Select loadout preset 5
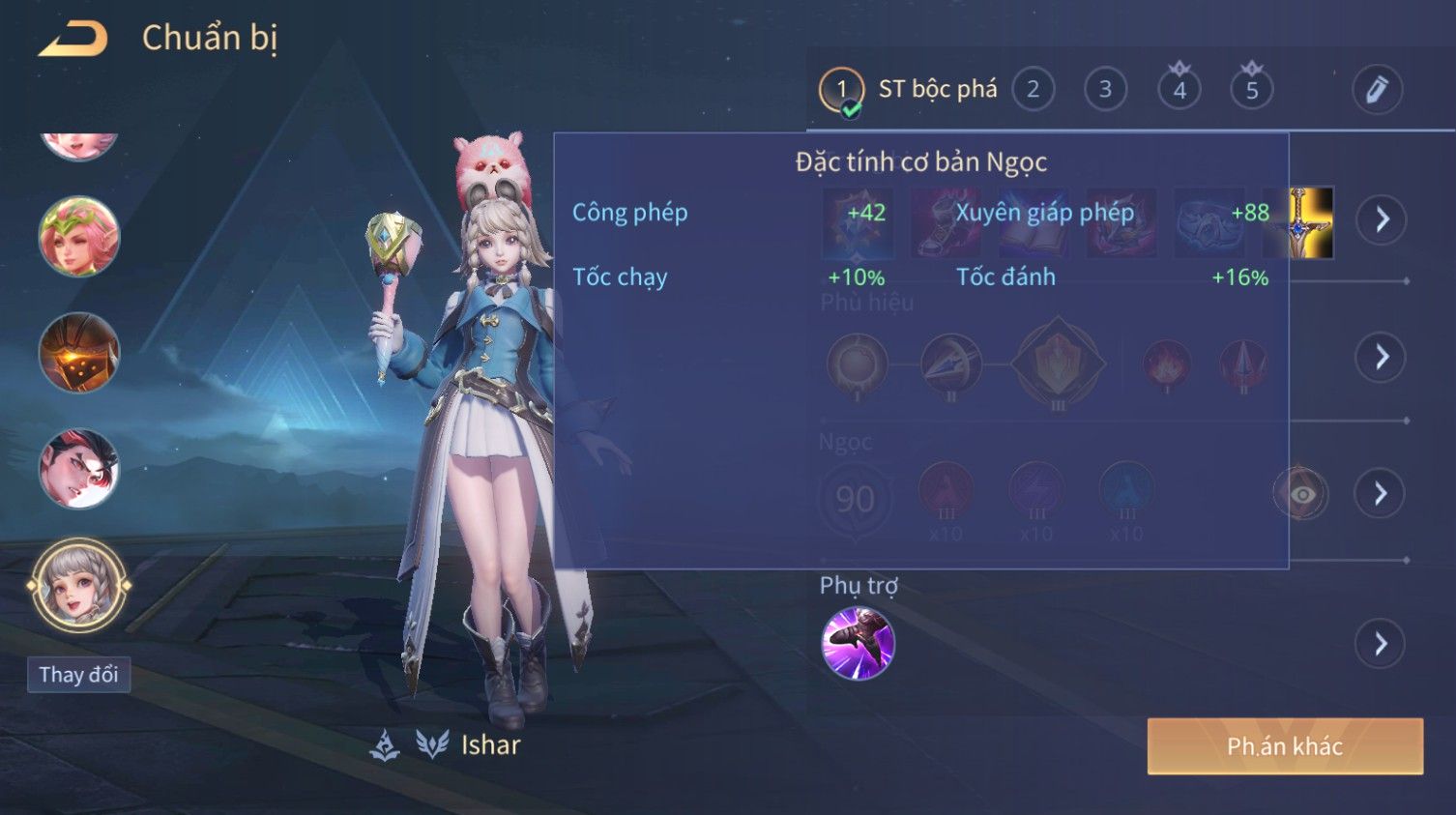The image size is (1456, 815). click(1251, 90)
